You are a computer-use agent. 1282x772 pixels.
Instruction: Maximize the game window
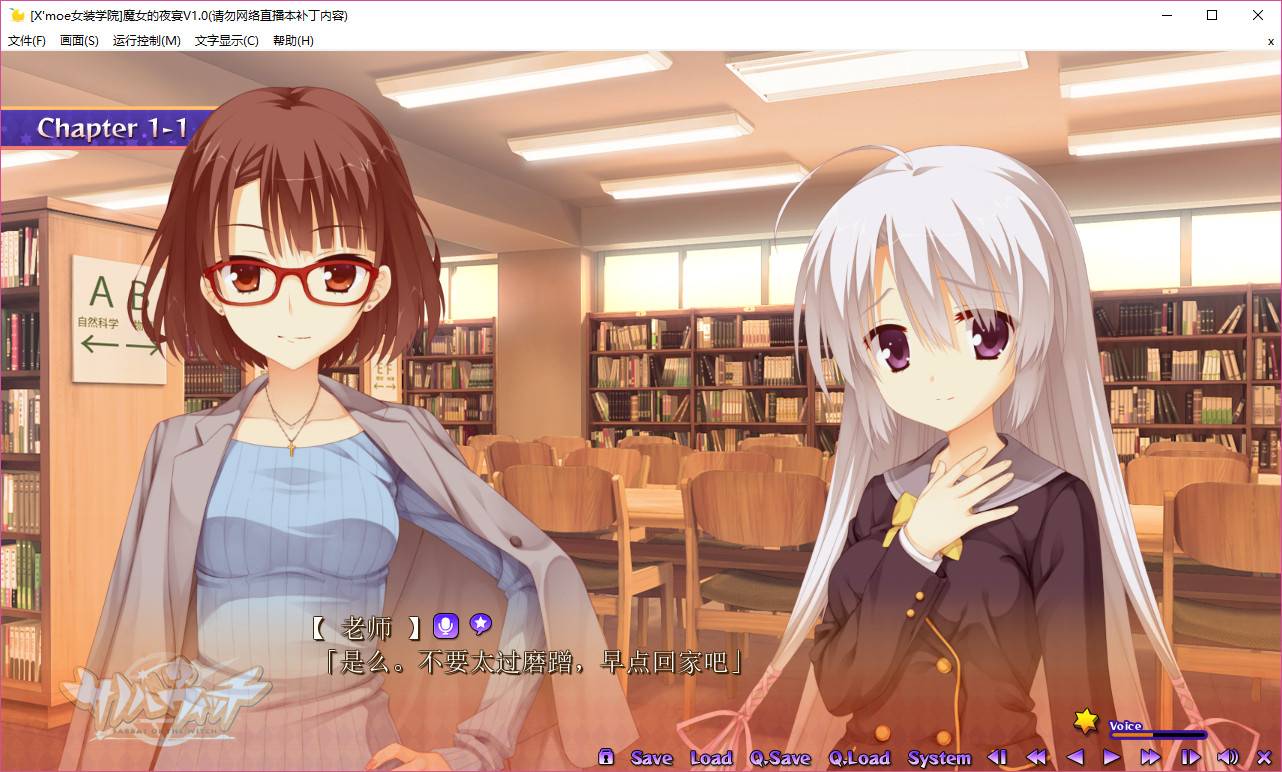click(x=1212, y=15)
